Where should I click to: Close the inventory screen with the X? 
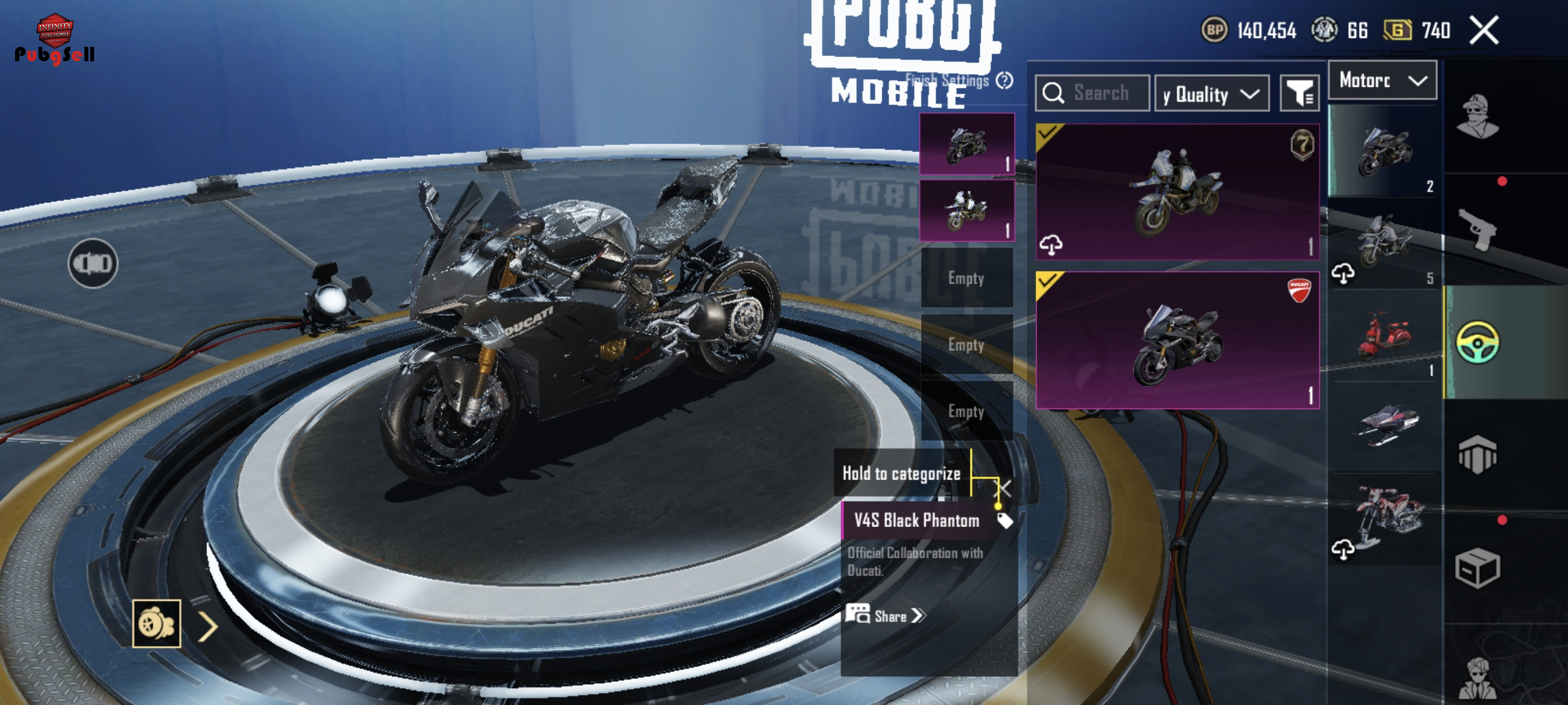pos(1484,31)
